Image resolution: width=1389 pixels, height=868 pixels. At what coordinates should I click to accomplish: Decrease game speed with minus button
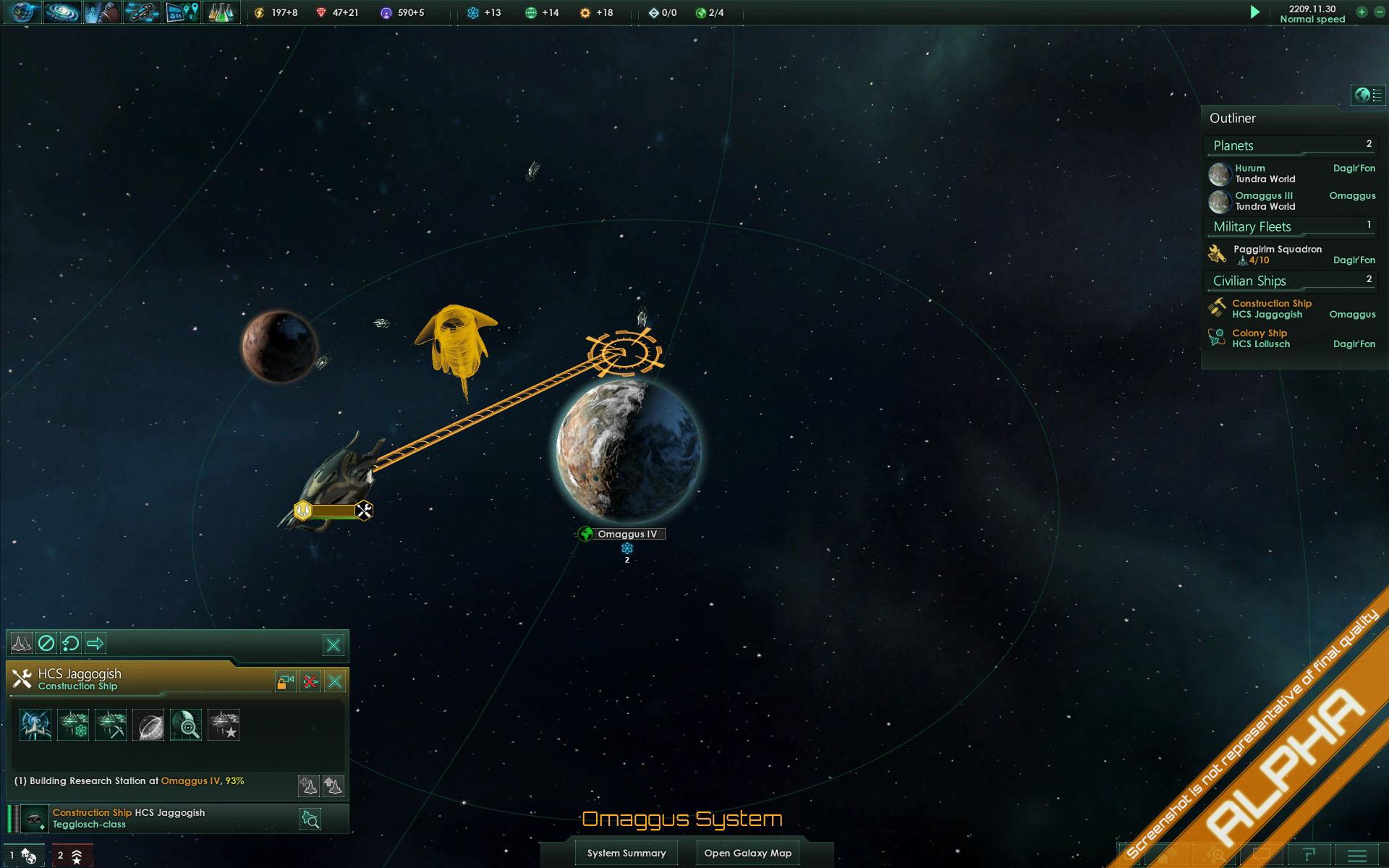[1380, 12]
